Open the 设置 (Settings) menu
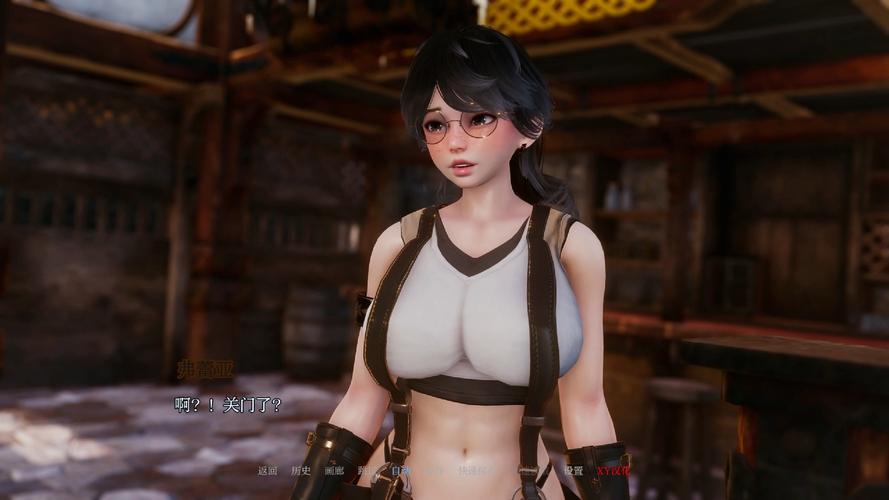The width and height of the screenshot is (889, 500). point(573,471)
